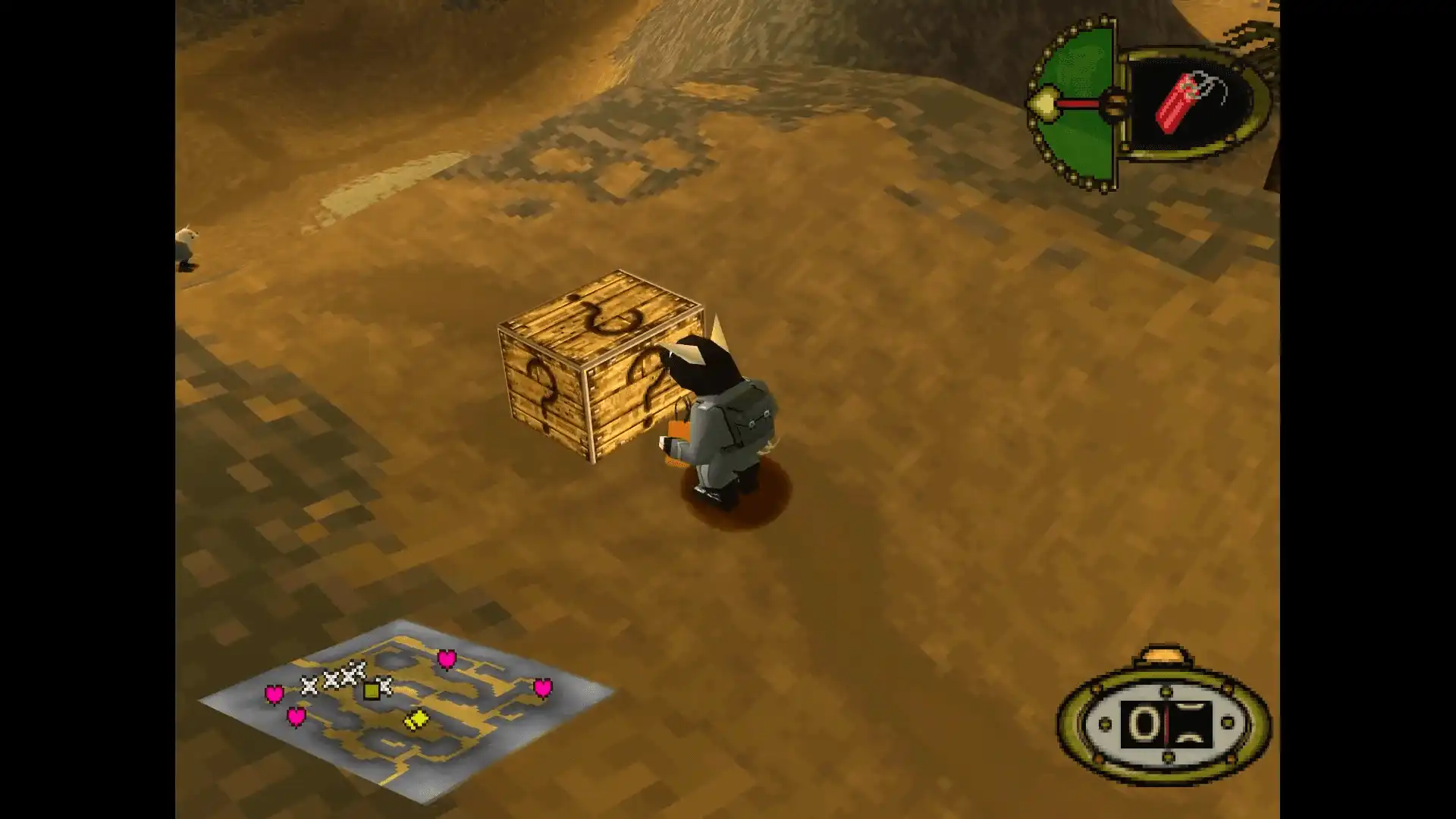Click the gauge's yellow pivot knob
Screen dimensions: 1456x819
tap(1046, 105)
